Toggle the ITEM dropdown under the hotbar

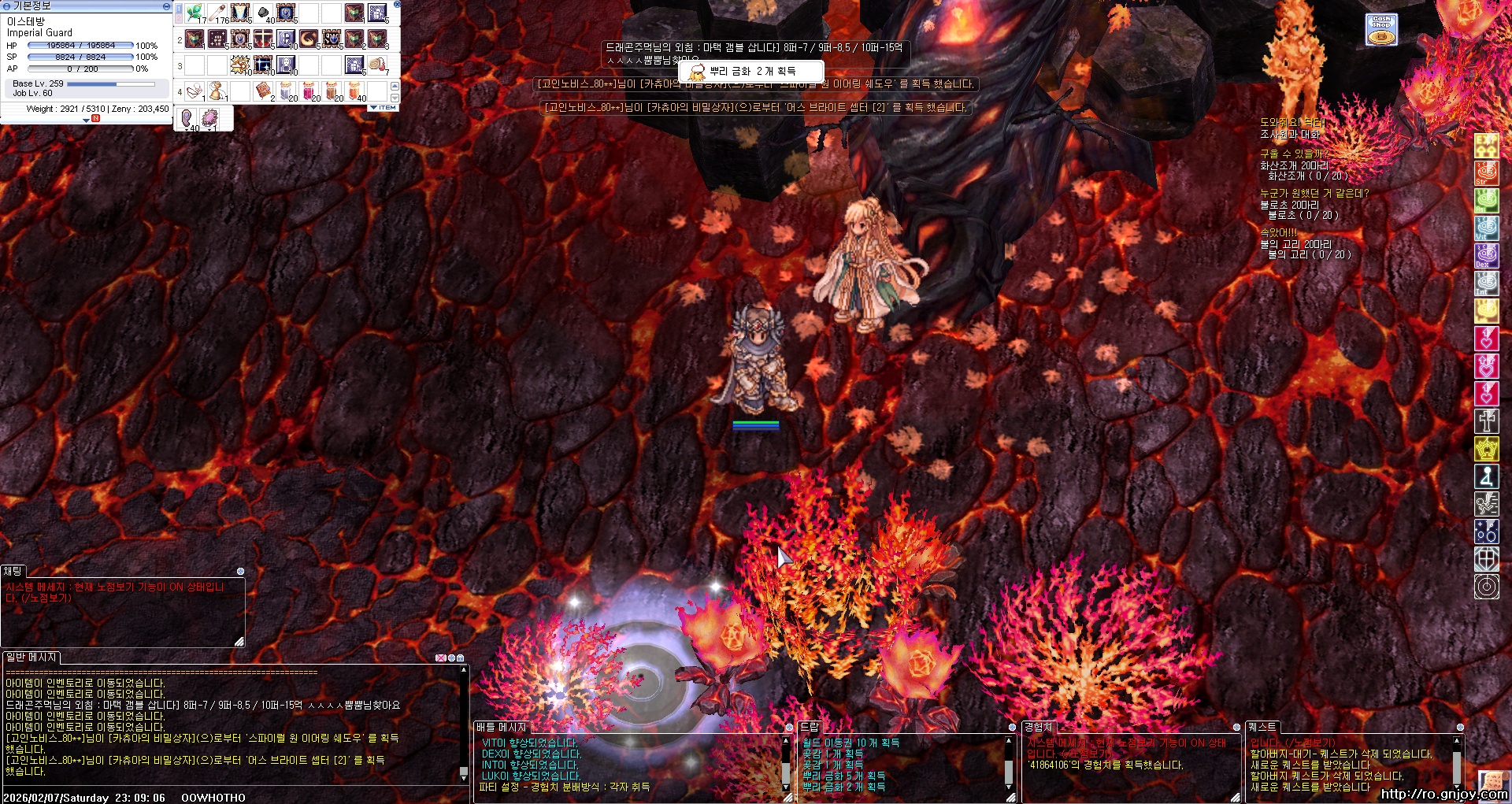point(384,107)
